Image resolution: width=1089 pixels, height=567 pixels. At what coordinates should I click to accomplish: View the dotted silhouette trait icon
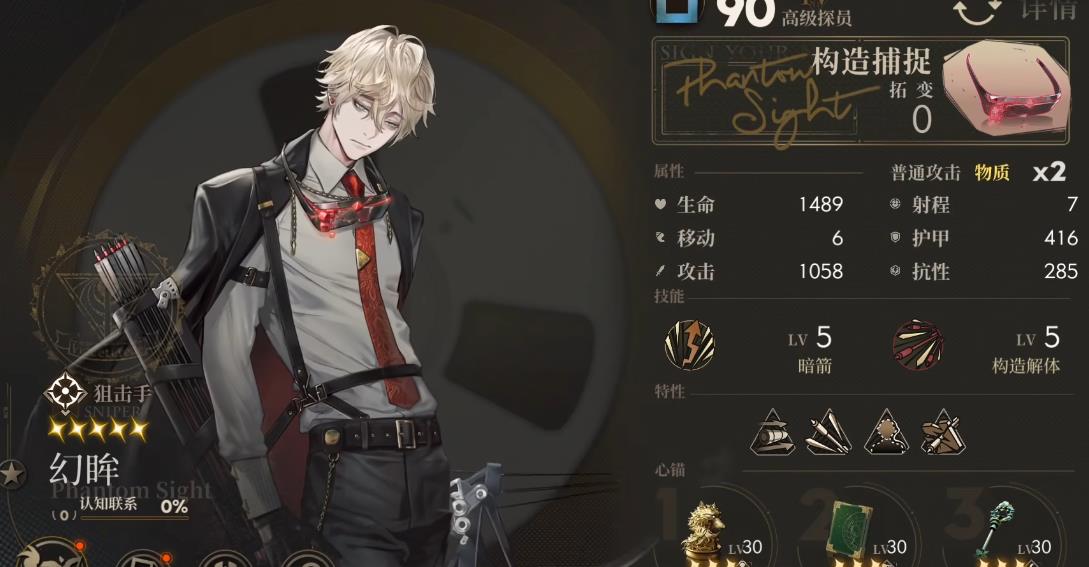pyautogui.click(x=884, y=433)
